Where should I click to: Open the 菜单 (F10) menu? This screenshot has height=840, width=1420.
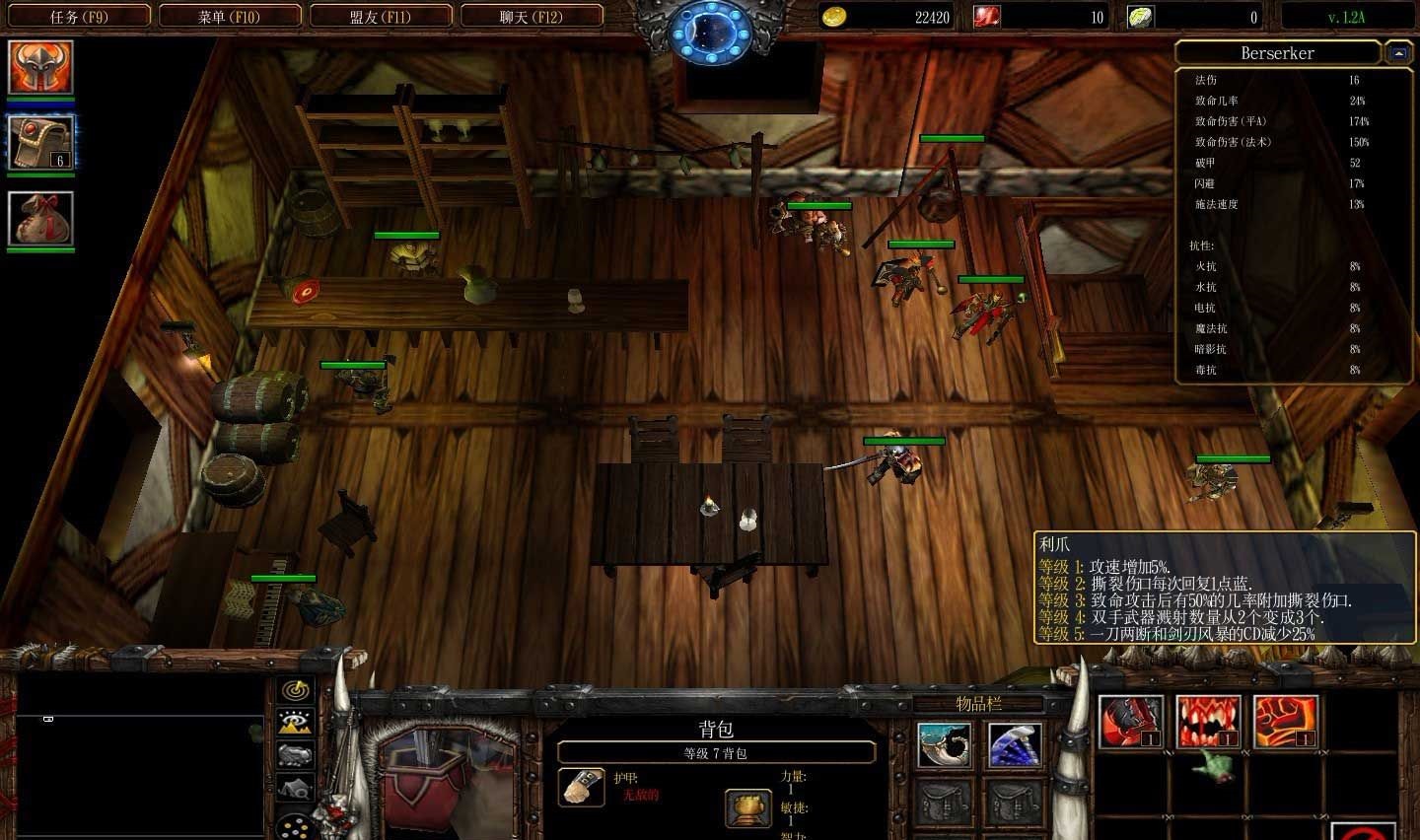231,16
